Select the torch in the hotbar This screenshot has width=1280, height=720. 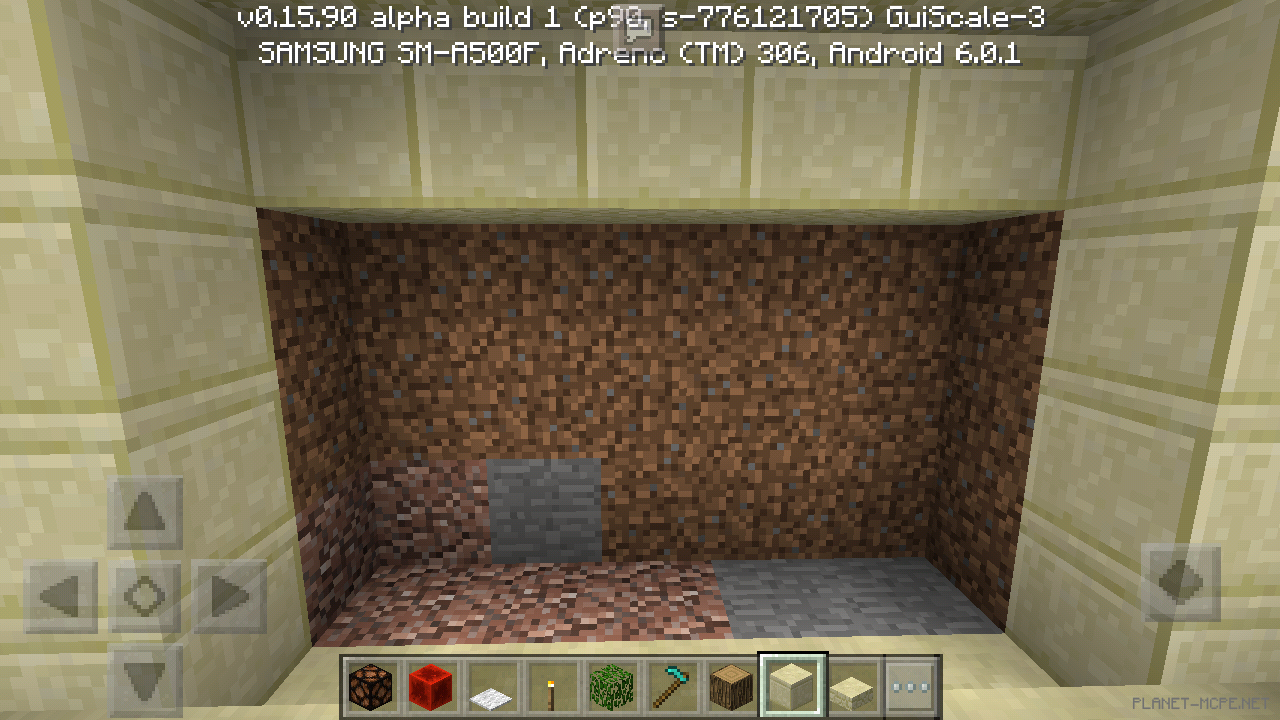551,684
